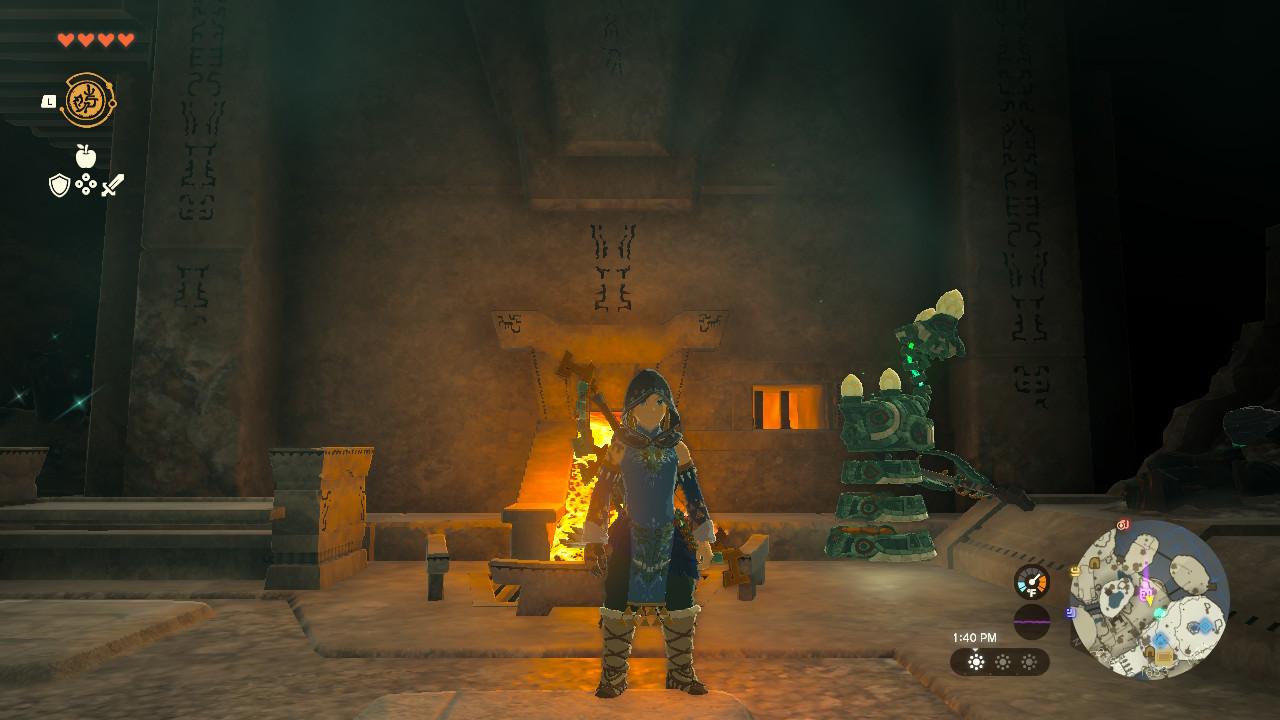
Task: Select the apple material shortcut icon
Action: coord(85,156)
